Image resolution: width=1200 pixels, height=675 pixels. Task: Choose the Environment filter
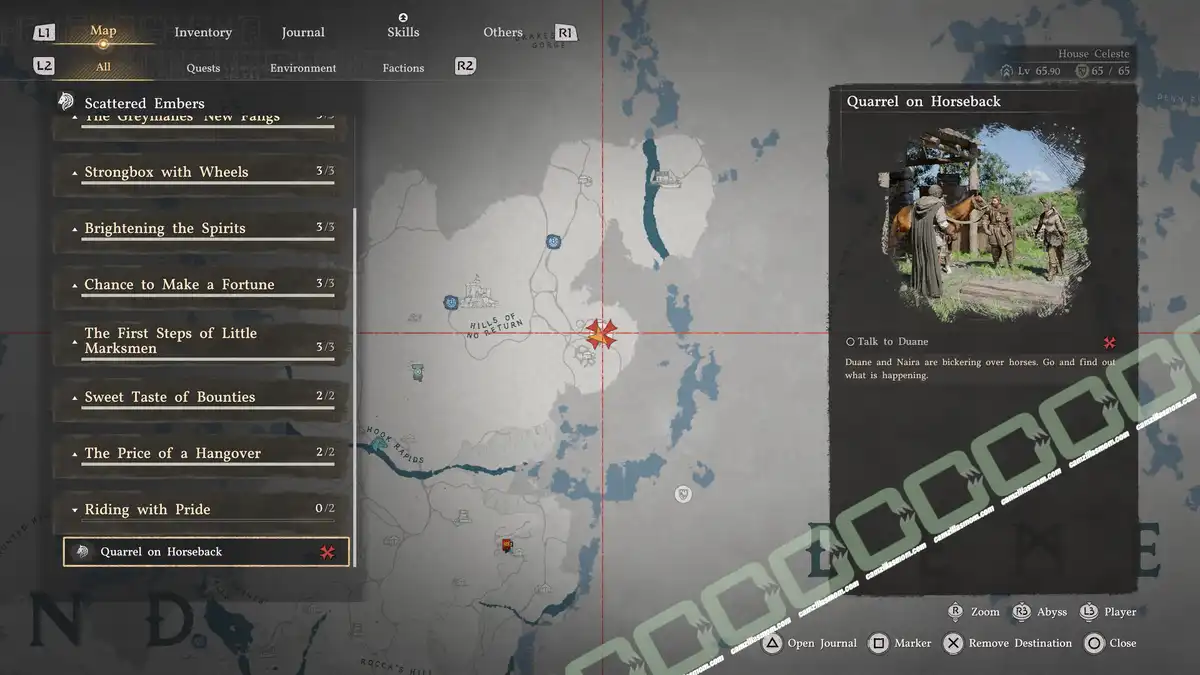coord(303,68)
